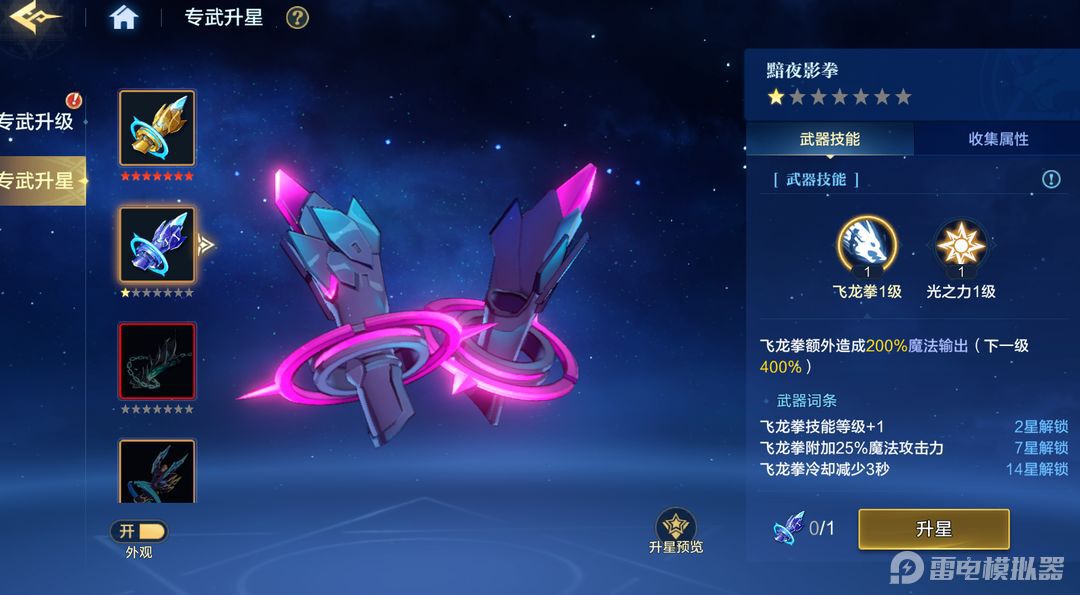Screen dimensions: 1080x595
Task: Open the weapon skill info icon
Action: point(1051,179)
